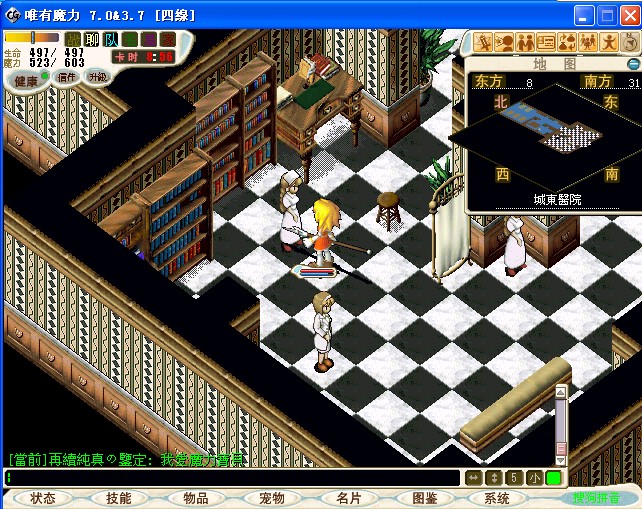Viewport: 642px width, 509px height.
Task: Open the 物品 items menu
Action: tap(196, 498)
